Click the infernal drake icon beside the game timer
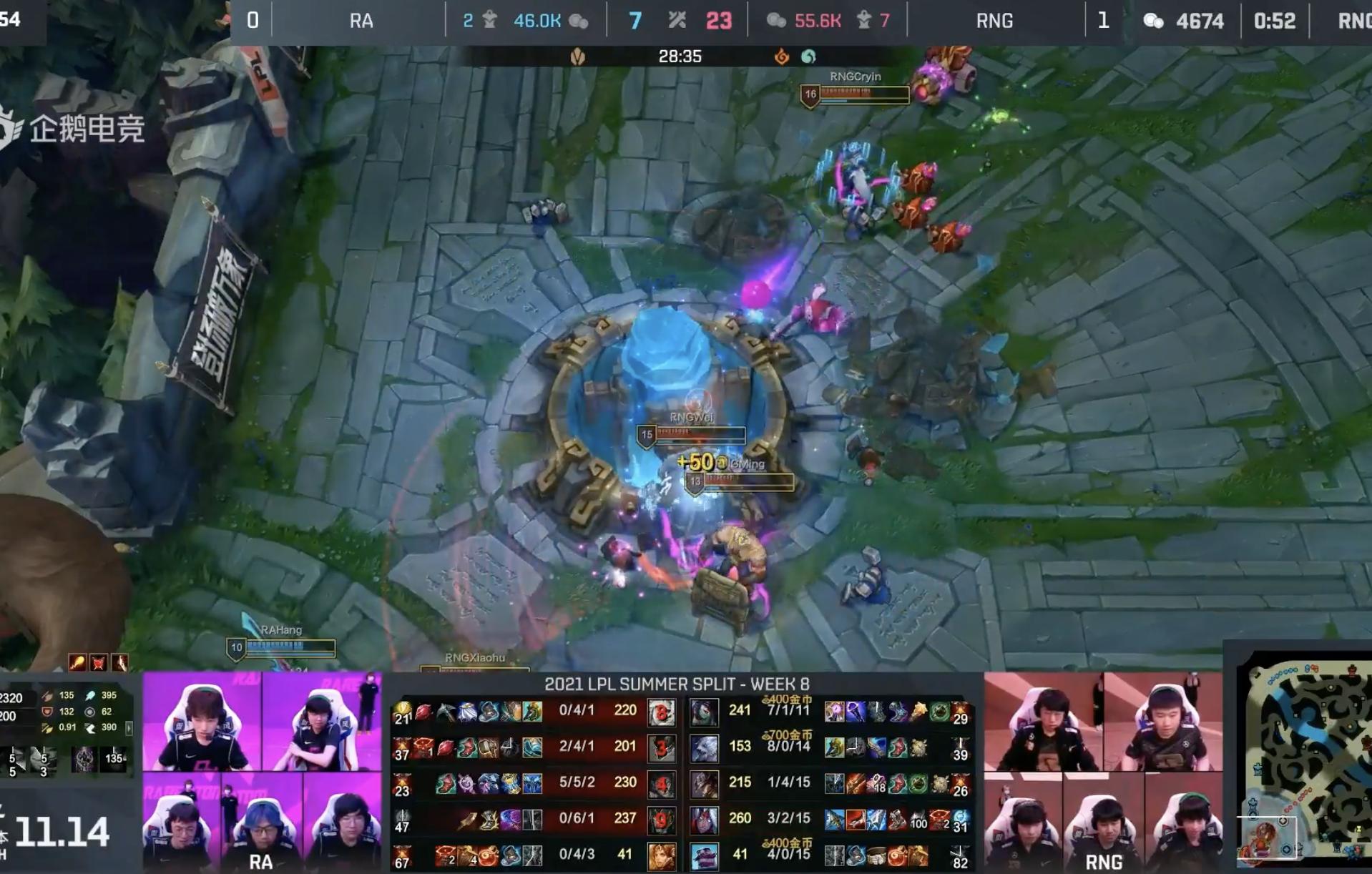This screenshot has height=874, width=1372. [780, 56]
